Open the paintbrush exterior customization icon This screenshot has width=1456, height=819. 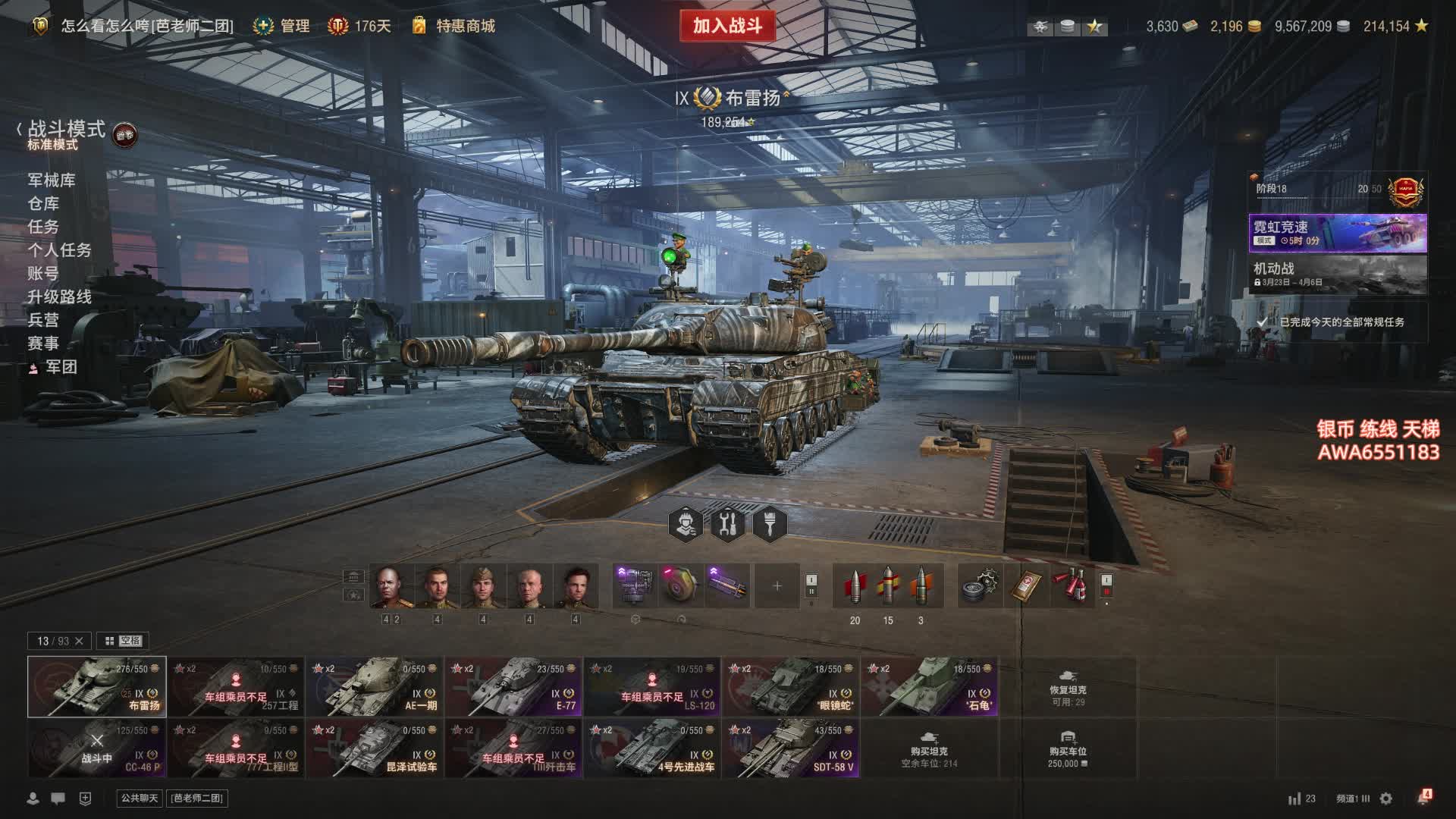pyautogui.click(x=770, y=524)
